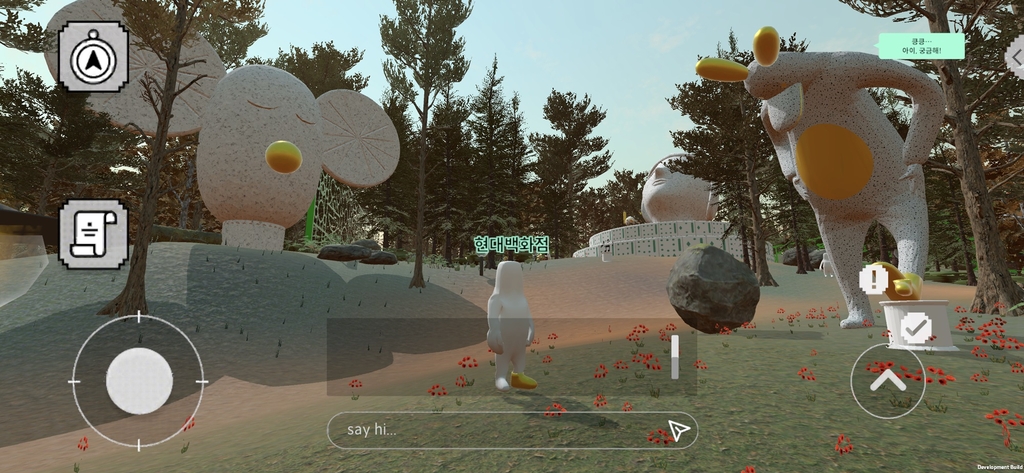Tap the jump button with the up chevron
This screenshot has height=473, width=1024.
[x=888, y=381]
